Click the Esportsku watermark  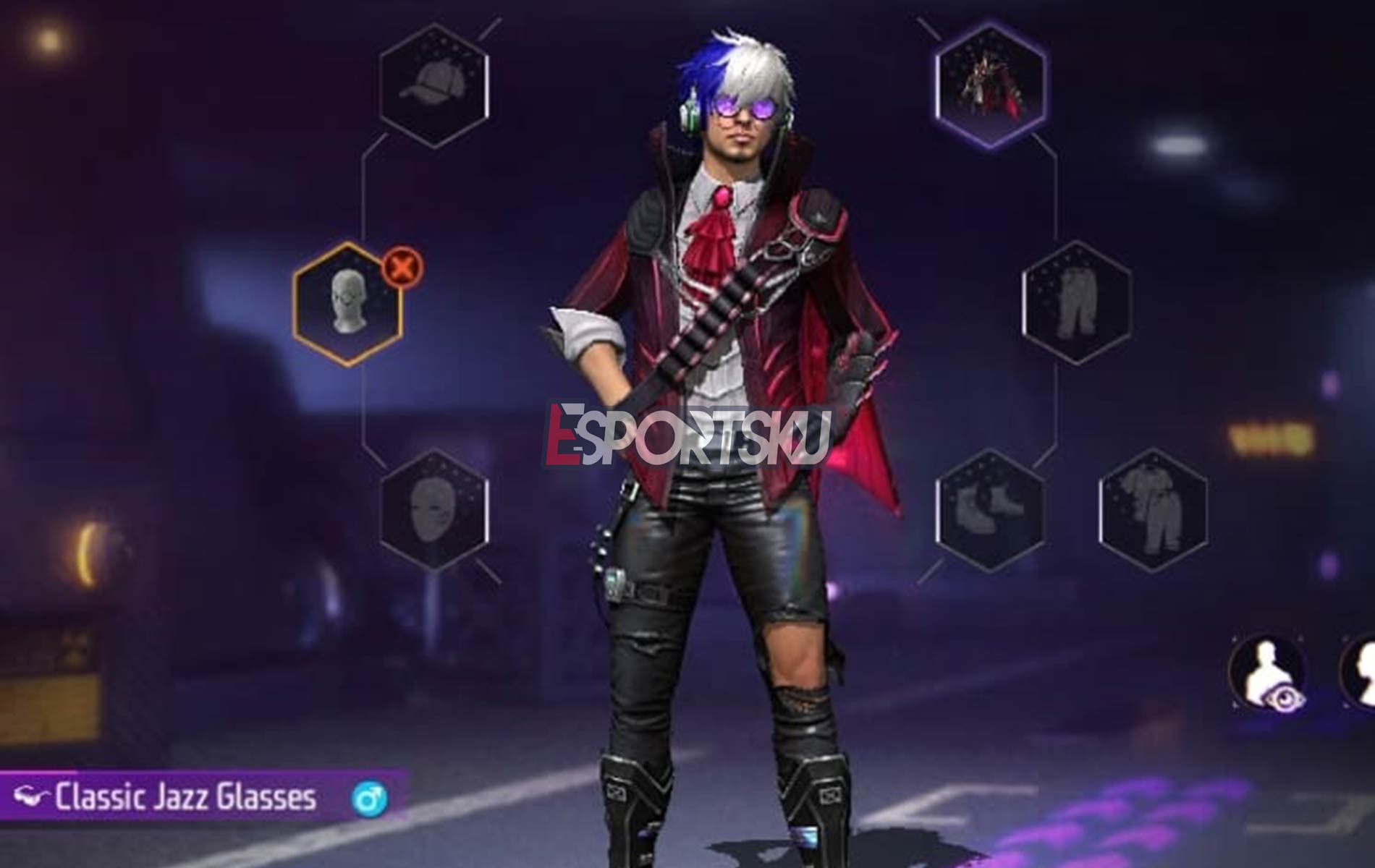tap(687, 430)
